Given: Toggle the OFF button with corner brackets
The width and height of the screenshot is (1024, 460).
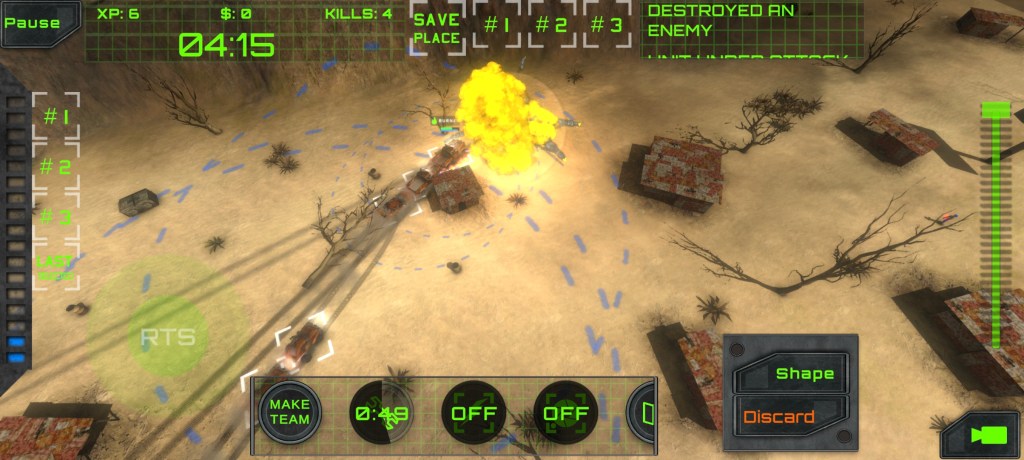Looking at the screenshot, I should (473, 411).
